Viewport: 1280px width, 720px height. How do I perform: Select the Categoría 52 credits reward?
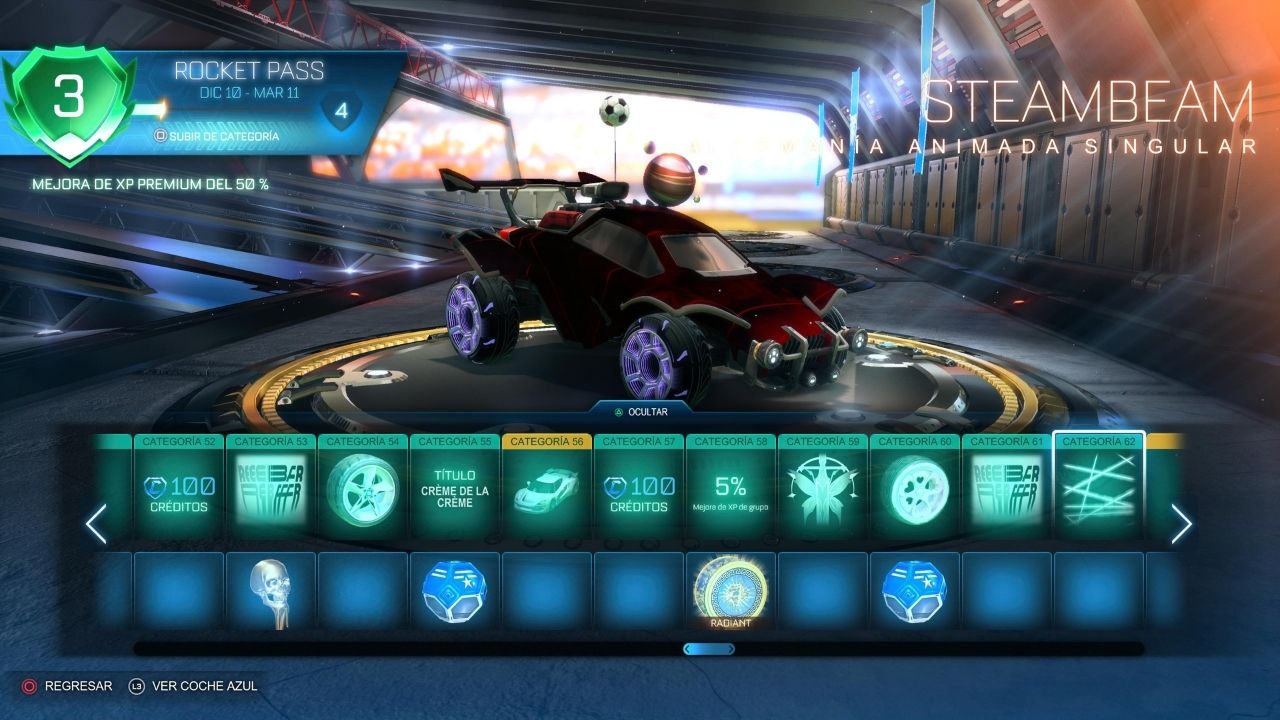click(x=180, y=491)
